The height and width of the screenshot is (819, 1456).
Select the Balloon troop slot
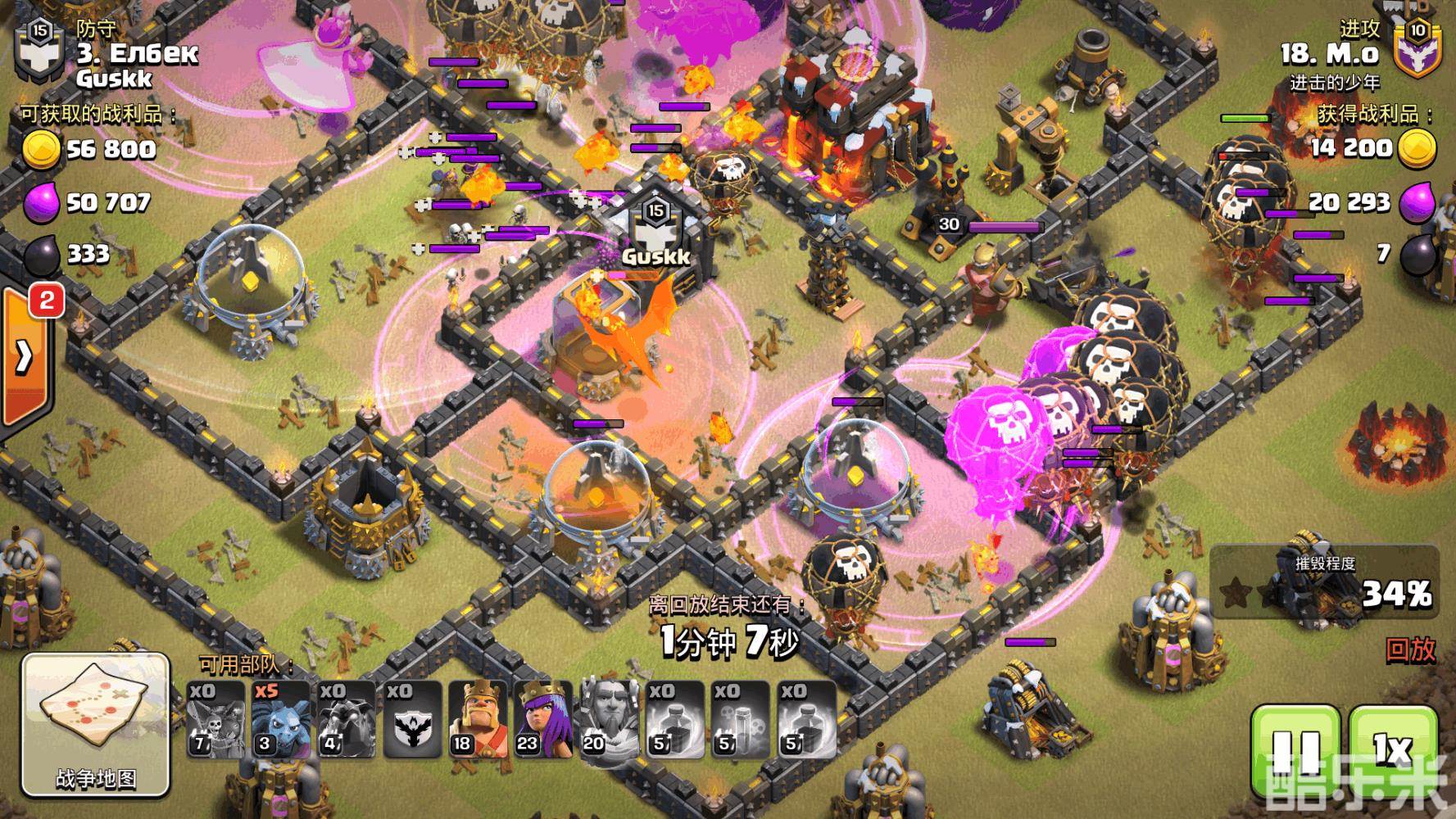pyautogui.click(x=215, y=719)
